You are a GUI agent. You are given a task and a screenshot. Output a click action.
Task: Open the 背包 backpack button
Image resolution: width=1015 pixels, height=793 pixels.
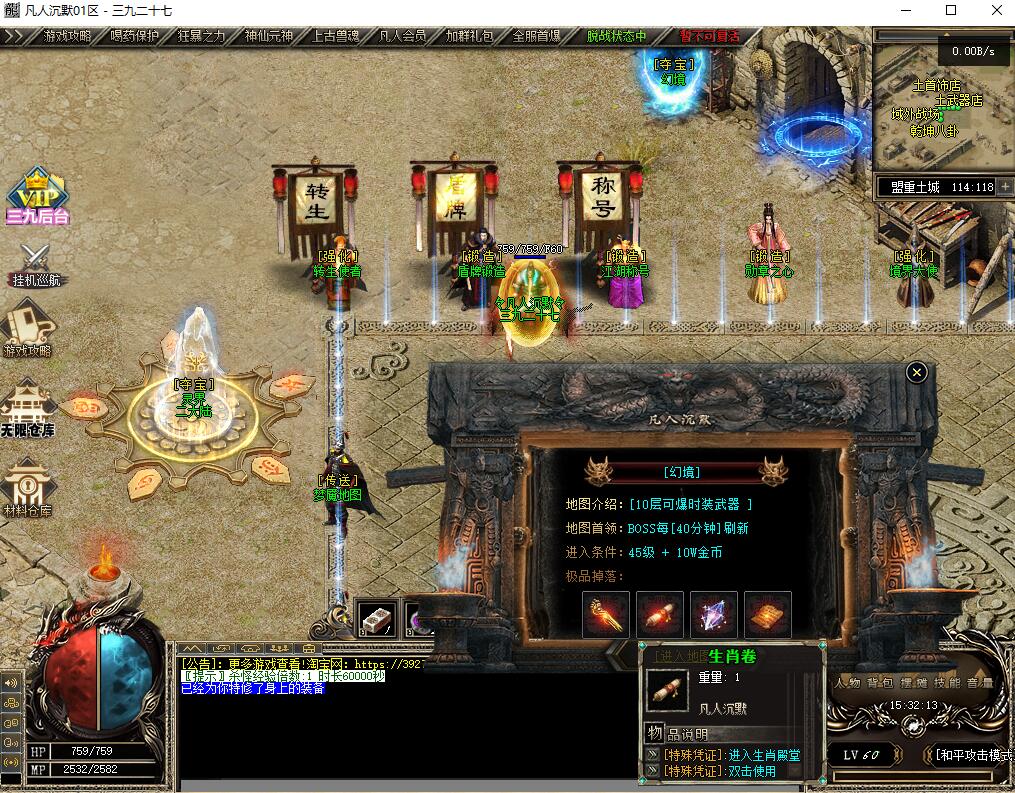tap(880, 683)
